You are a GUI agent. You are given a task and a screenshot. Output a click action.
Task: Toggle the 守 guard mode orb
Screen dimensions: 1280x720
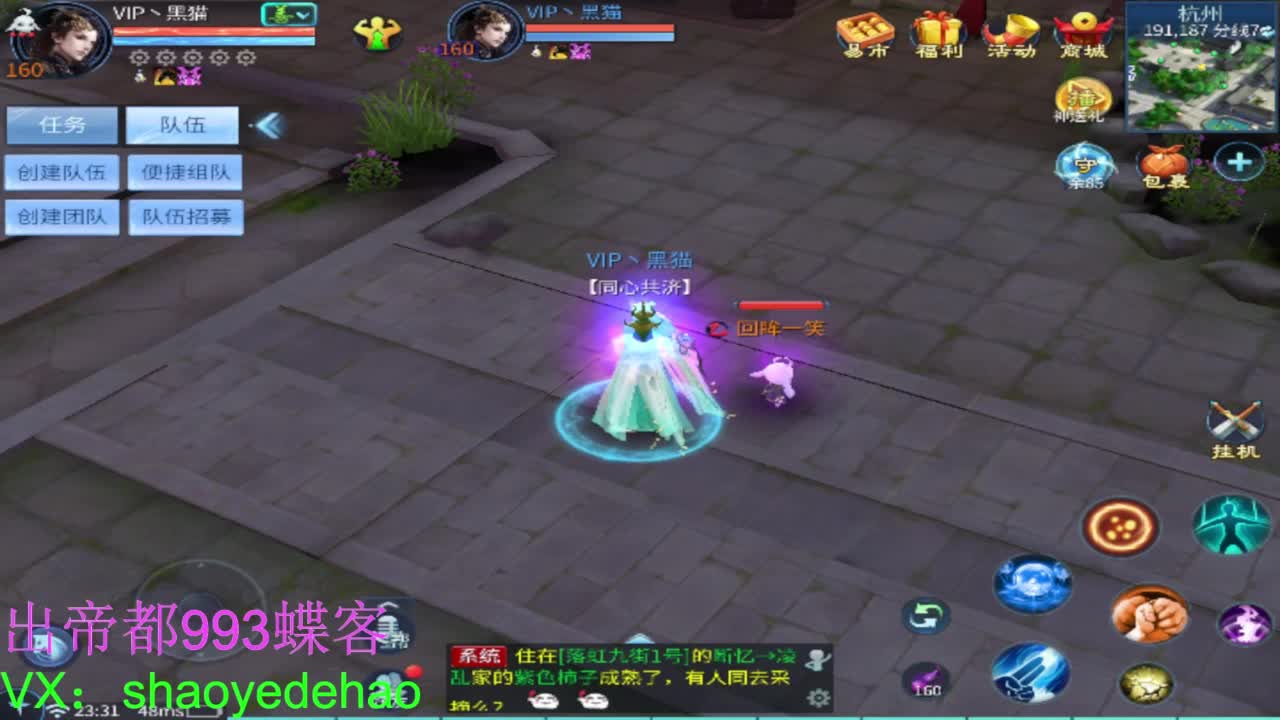[1084, 163]
